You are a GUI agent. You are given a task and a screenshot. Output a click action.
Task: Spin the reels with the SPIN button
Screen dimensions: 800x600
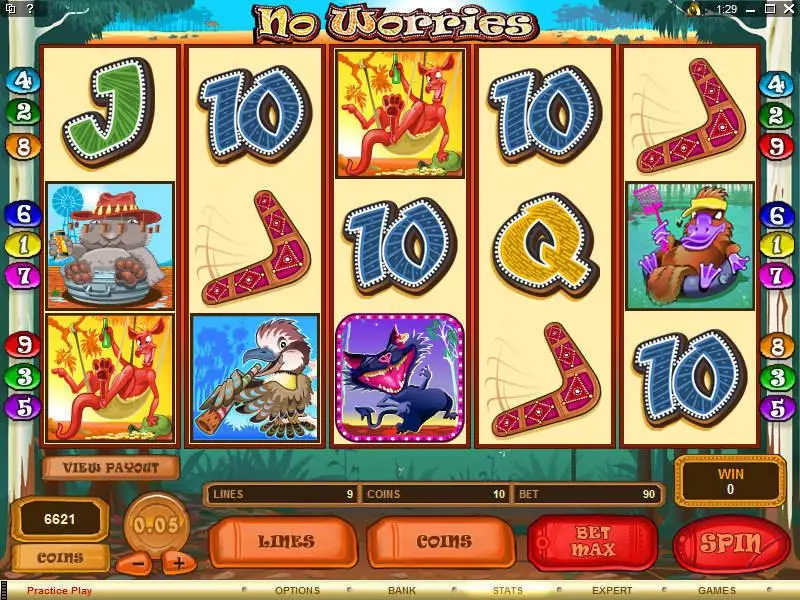[x=731, y=544]
